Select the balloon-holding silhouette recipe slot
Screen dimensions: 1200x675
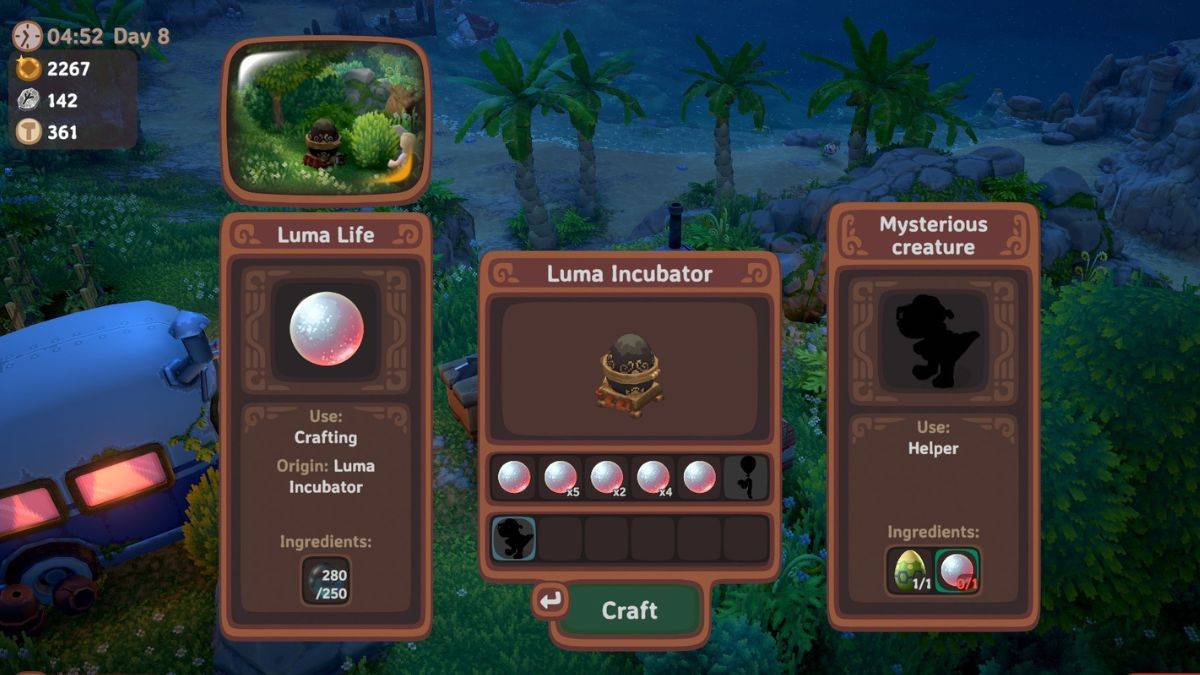(x=746, y=477)
